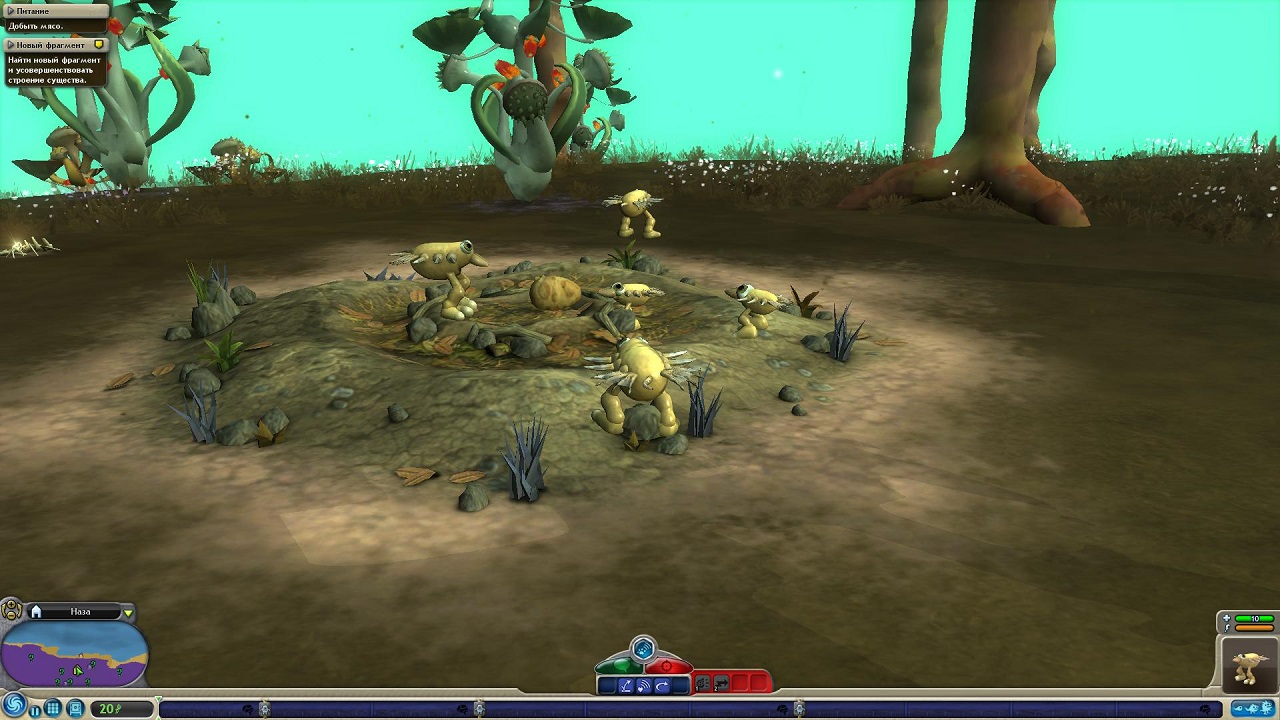Open the creature portrait panel

coord(1249,665)
